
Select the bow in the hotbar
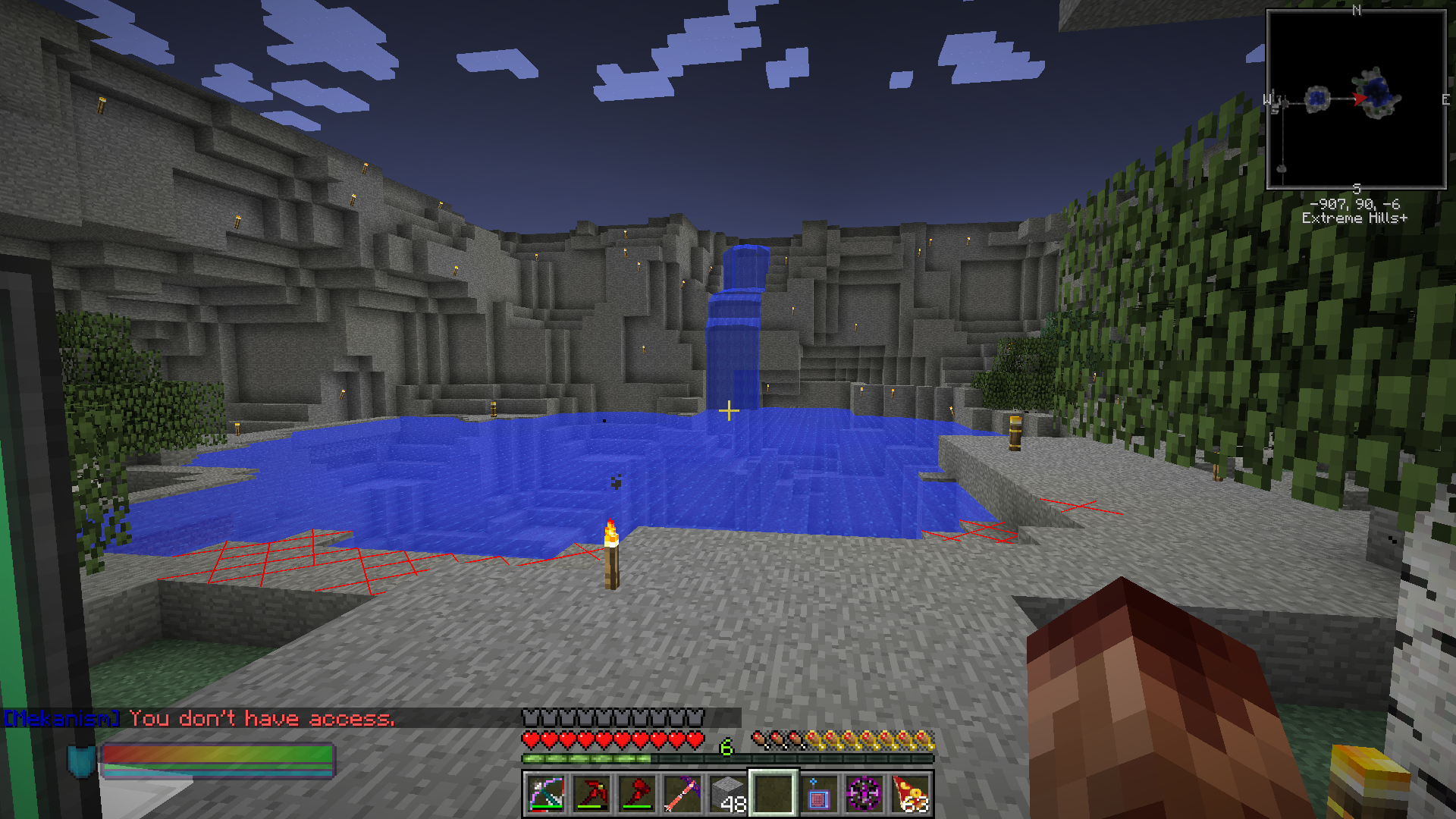click(546, 794)
